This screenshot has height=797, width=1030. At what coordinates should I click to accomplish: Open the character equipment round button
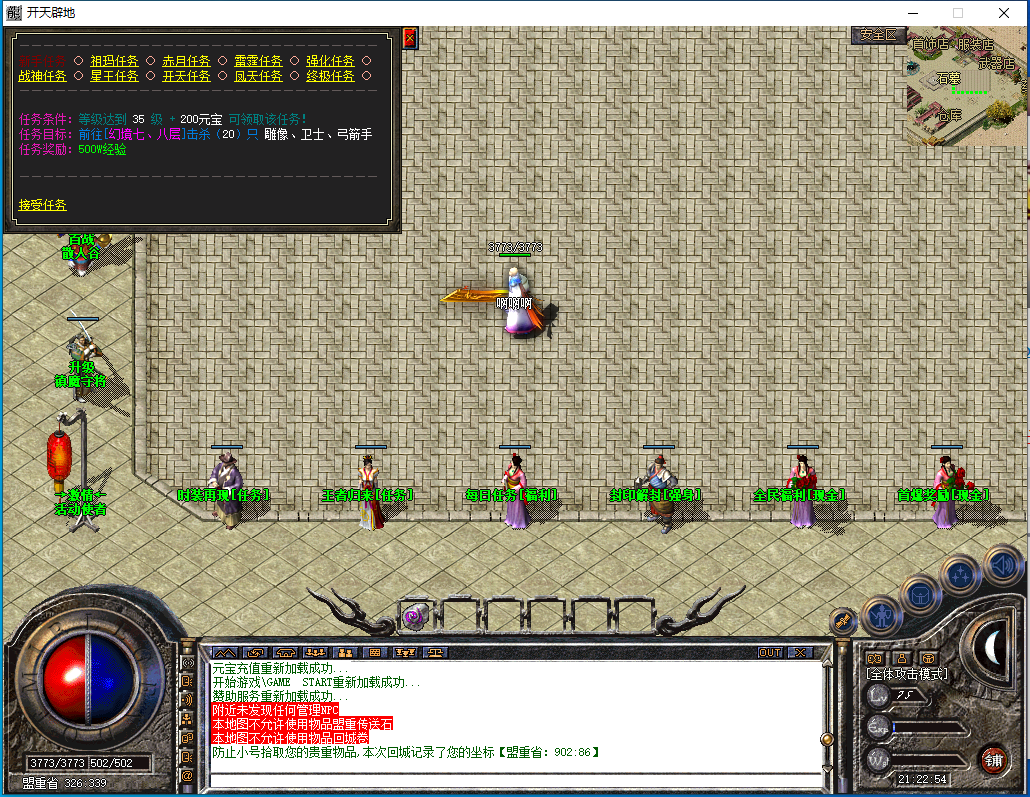[x=882, y=614]
